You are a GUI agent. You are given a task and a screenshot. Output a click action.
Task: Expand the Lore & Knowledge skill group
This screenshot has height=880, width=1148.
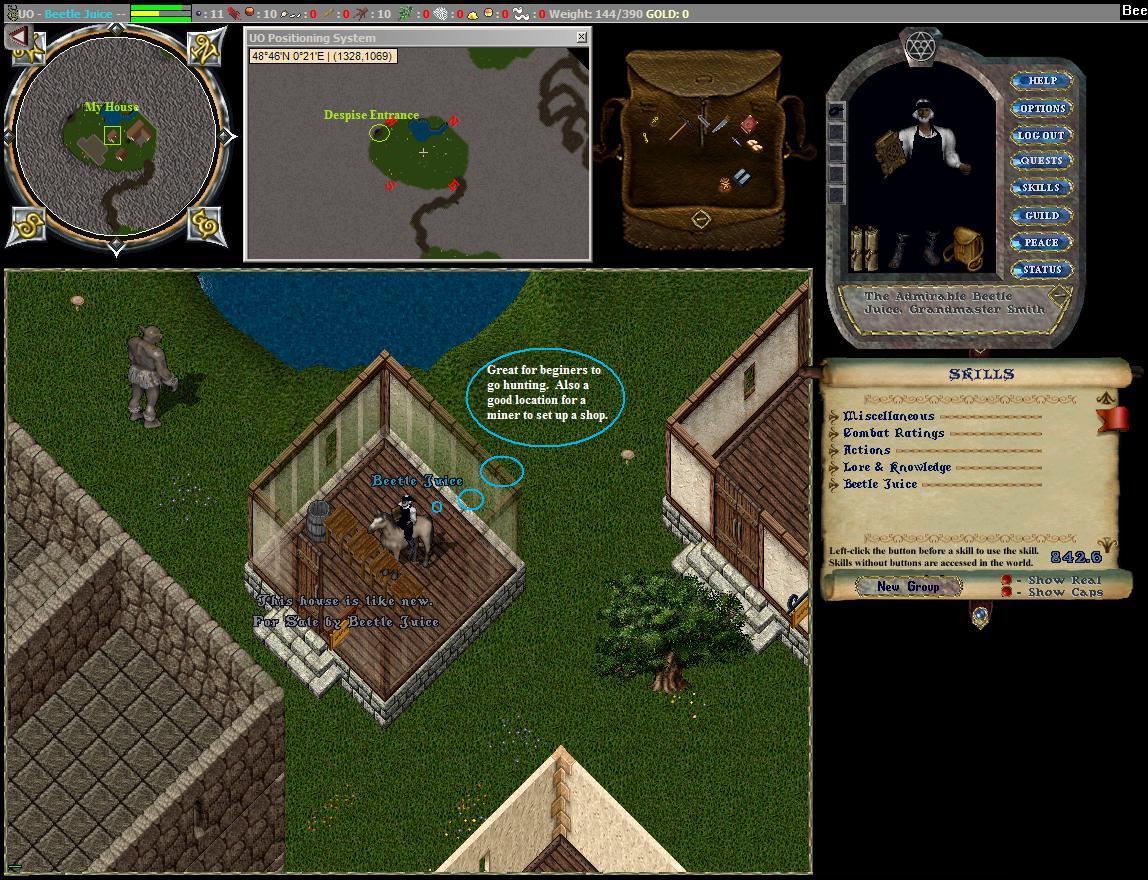pyautogui.click(x=835, y=467)
